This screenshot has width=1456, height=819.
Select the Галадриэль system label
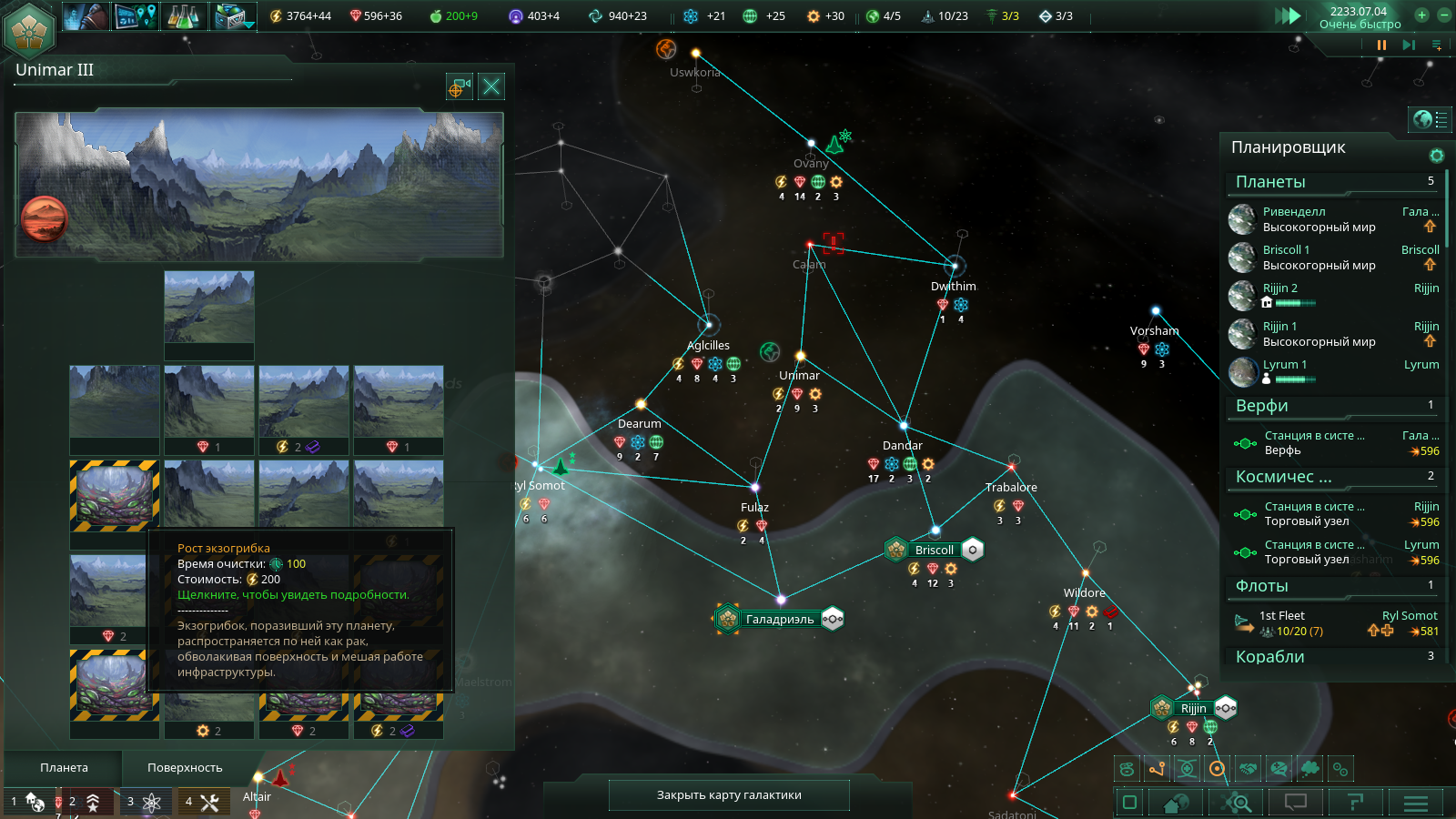point(779,619)
